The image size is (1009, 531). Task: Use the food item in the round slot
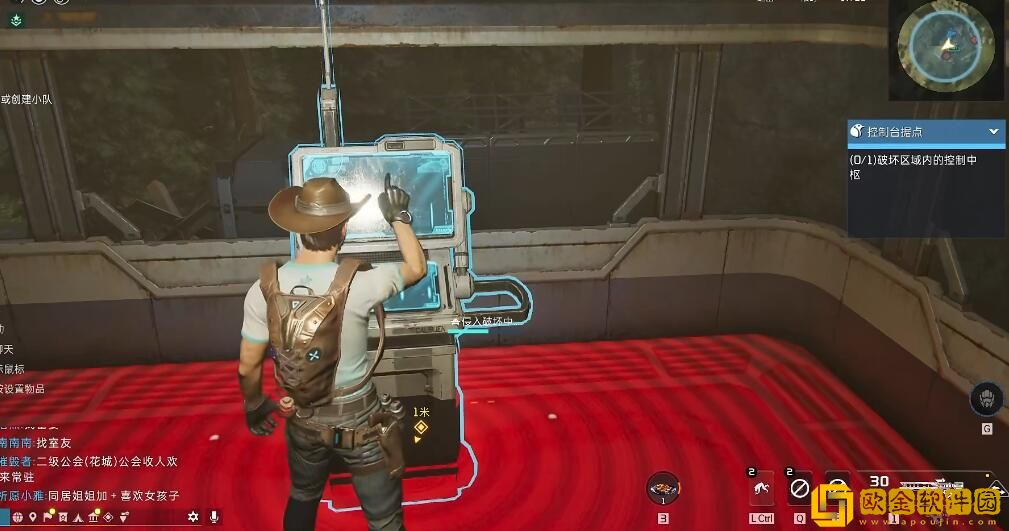663,489
